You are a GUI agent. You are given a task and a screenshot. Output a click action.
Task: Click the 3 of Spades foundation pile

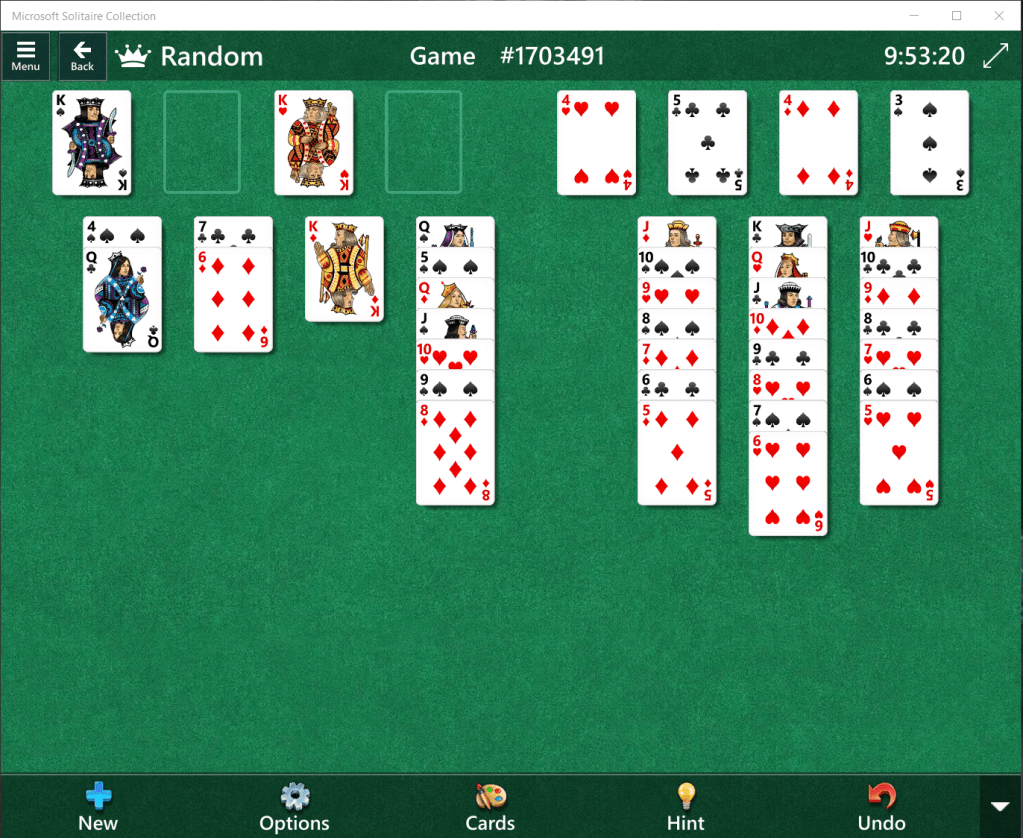[x=930, y=142]
